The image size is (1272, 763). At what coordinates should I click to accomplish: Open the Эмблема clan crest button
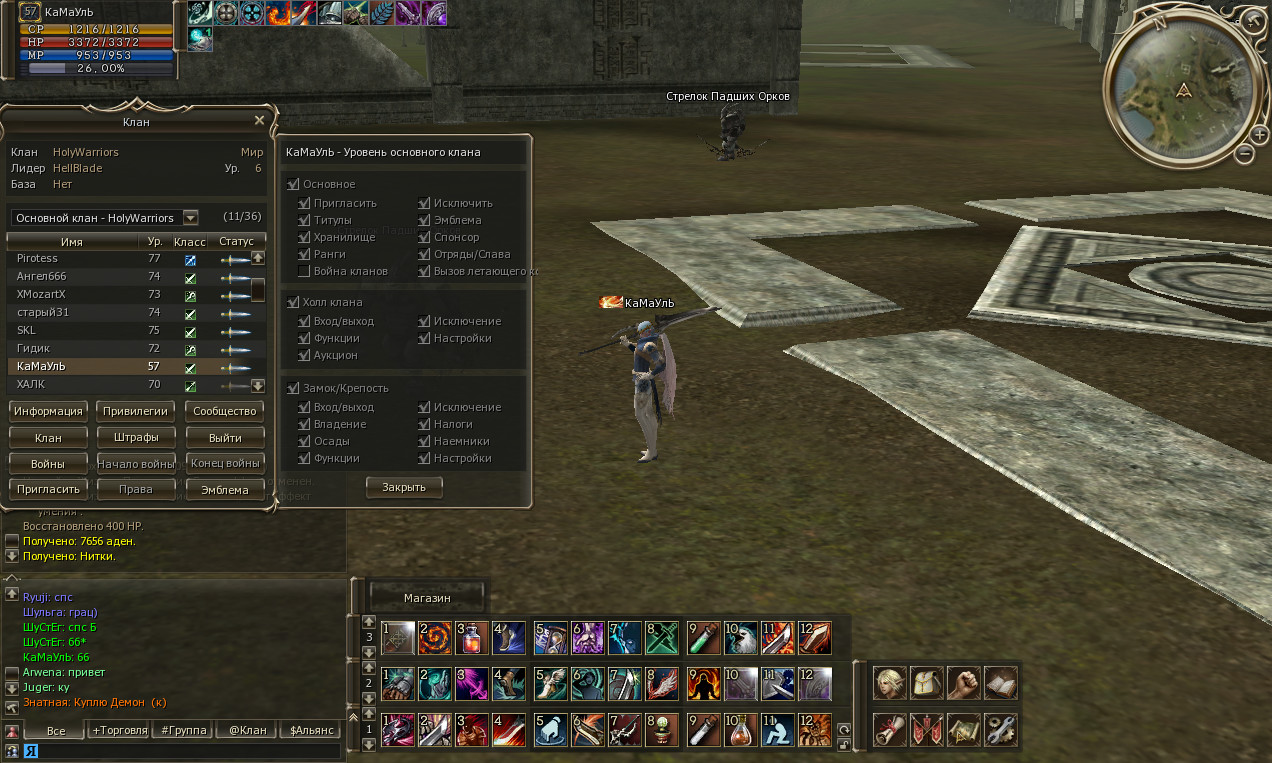coord(226,490)
